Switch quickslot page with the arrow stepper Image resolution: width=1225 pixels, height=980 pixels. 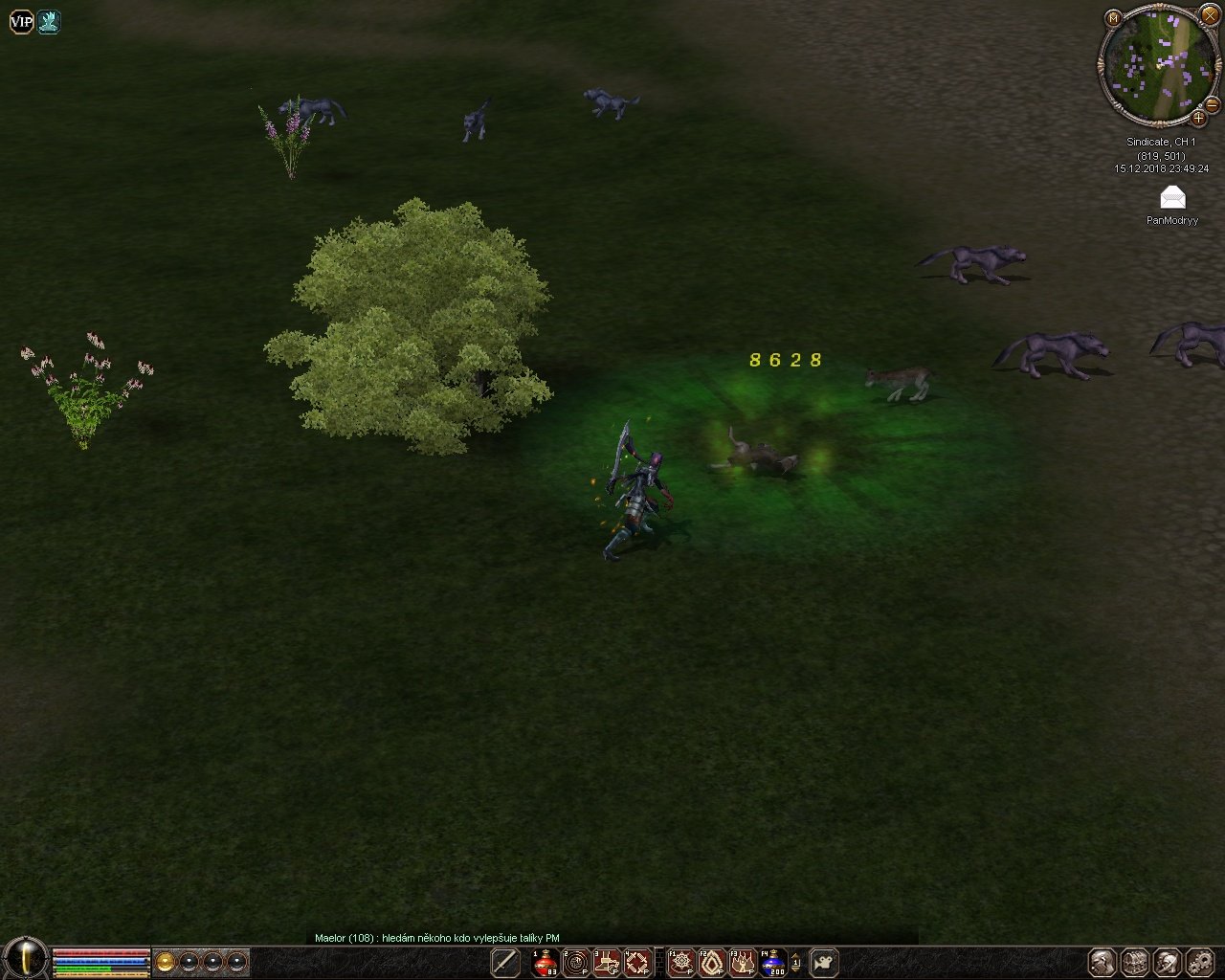click(x=797, y=962)
